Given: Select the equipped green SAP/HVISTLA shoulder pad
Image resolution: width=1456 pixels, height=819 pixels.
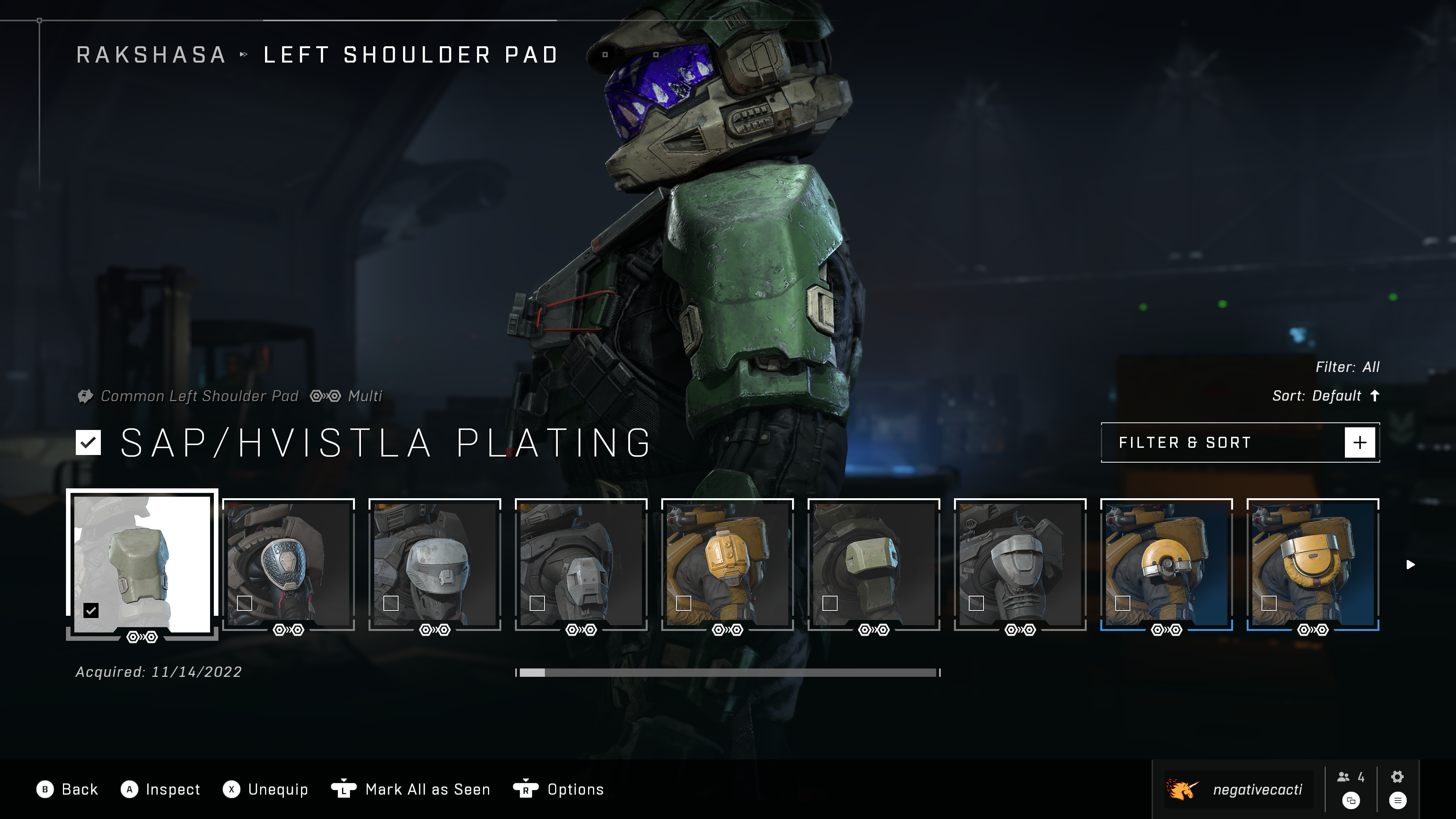Looking at the screenshot, I should (142, 564).
